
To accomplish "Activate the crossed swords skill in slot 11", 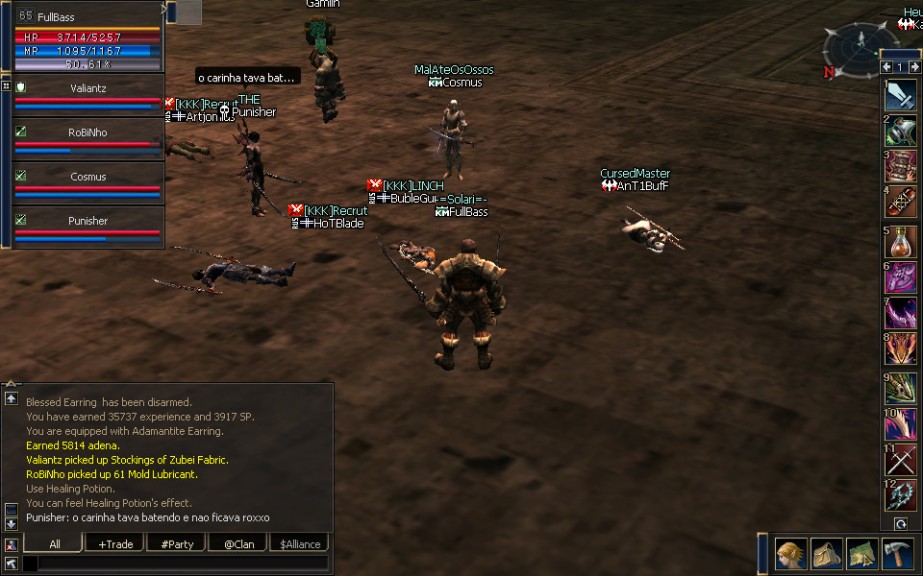I will point(900,460).
